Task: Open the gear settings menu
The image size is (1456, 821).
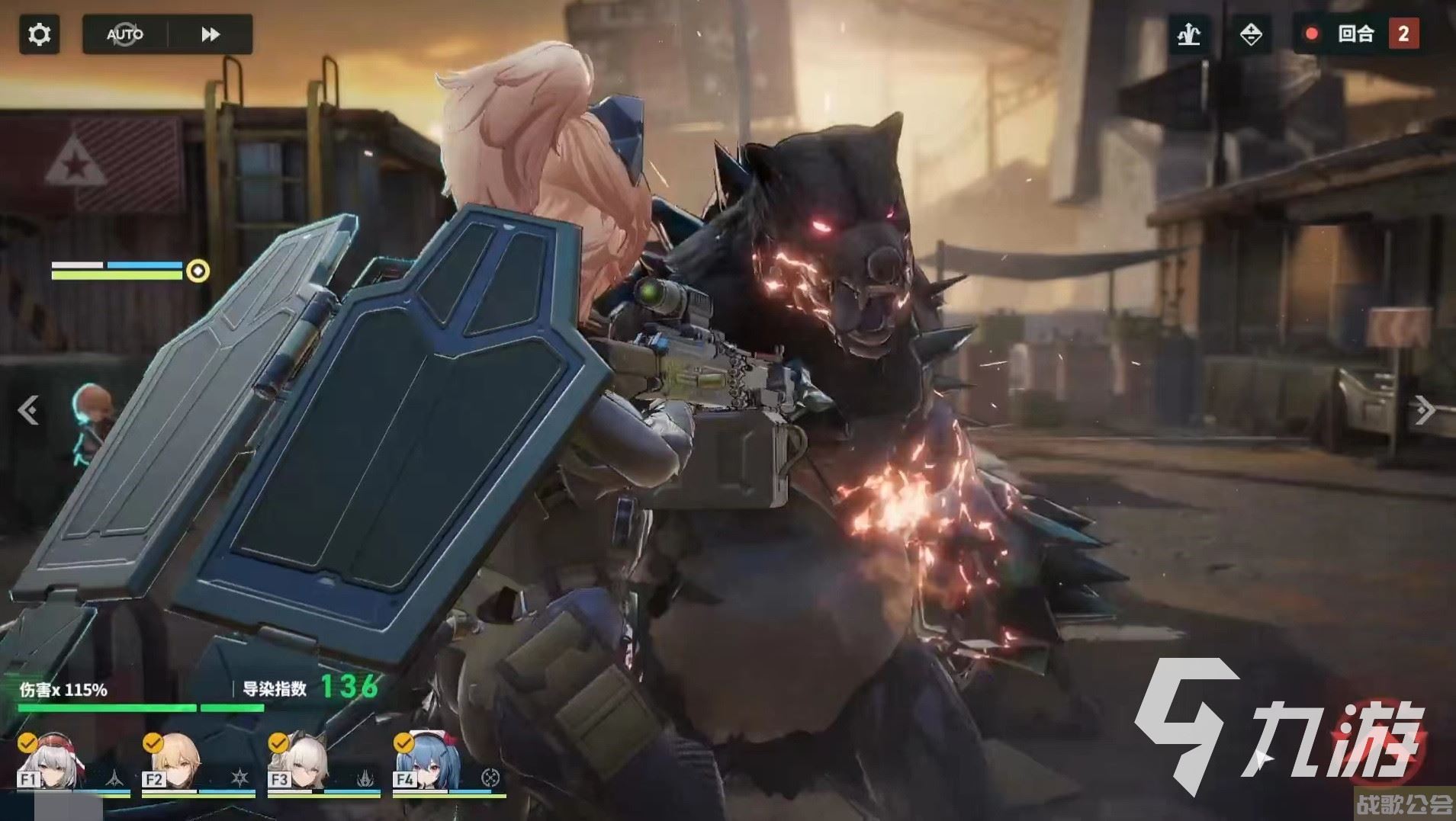Action: (x=39, y=34)
